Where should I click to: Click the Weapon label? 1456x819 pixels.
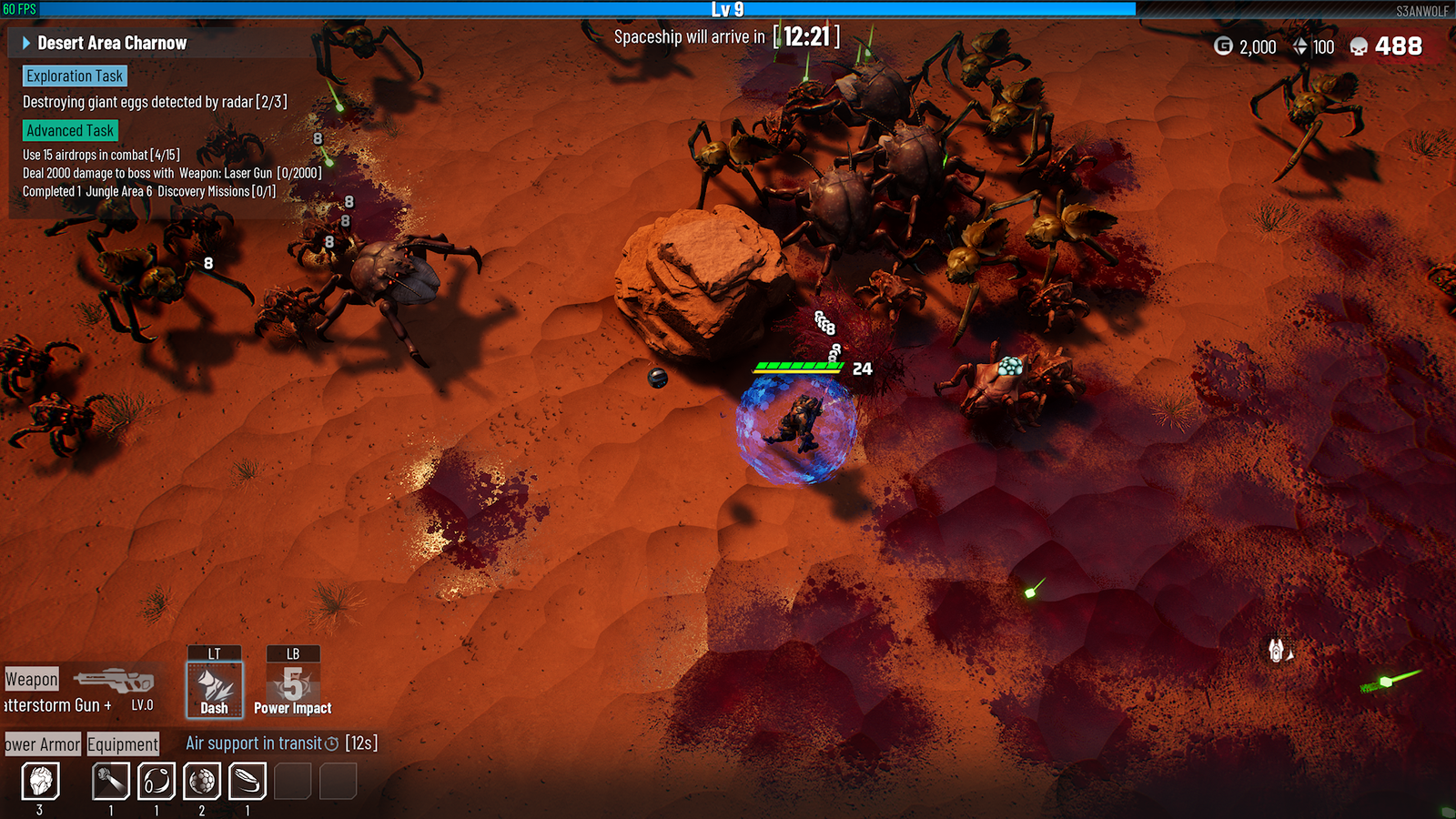(x=32, y=679)
